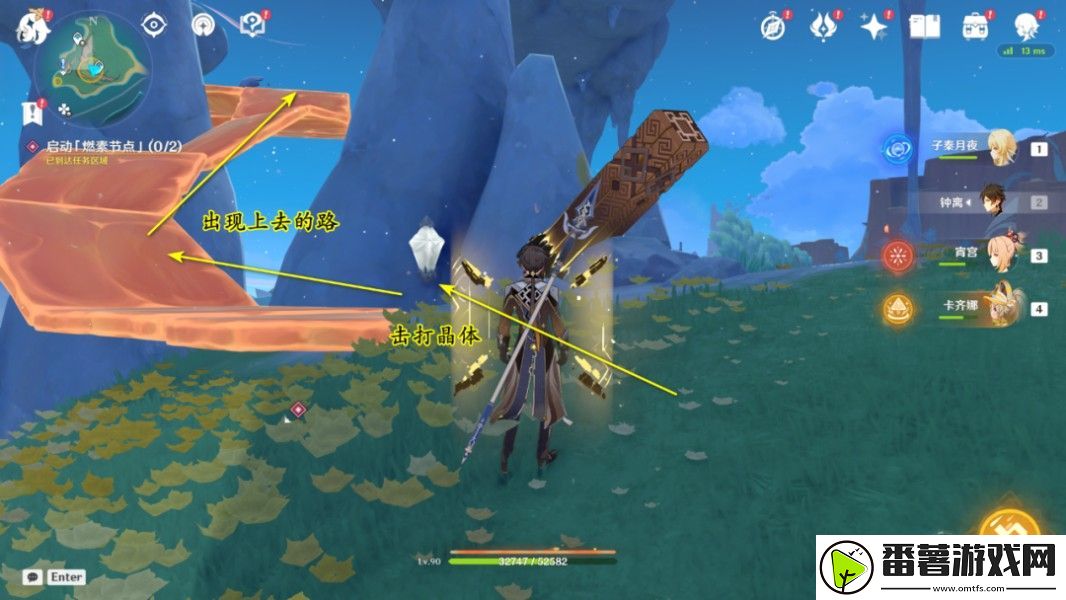Open the adventurer handbook book icon

point(925,27)
